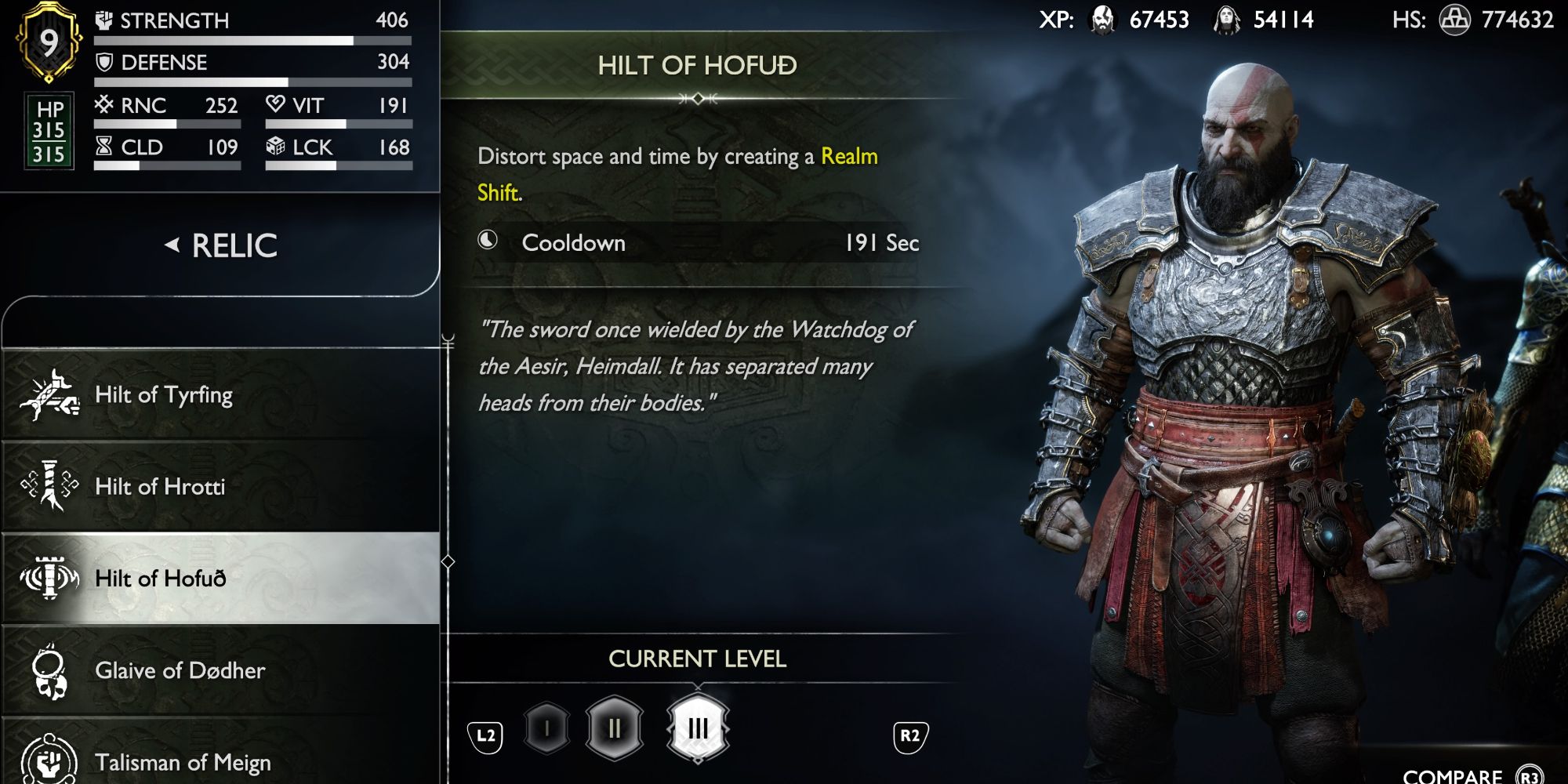Select level I relic upgrade pip

pyautogui.click(x=548, y=726)
